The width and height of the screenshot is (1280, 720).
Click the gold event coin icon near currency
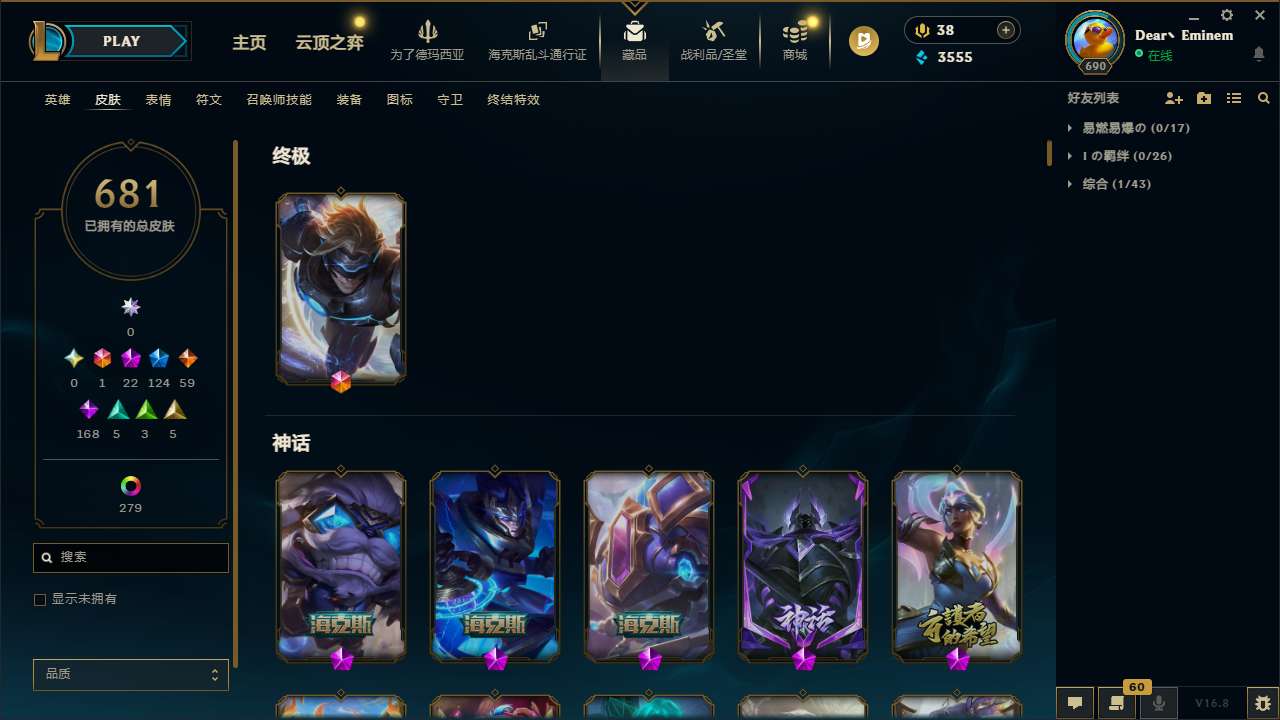863,41
